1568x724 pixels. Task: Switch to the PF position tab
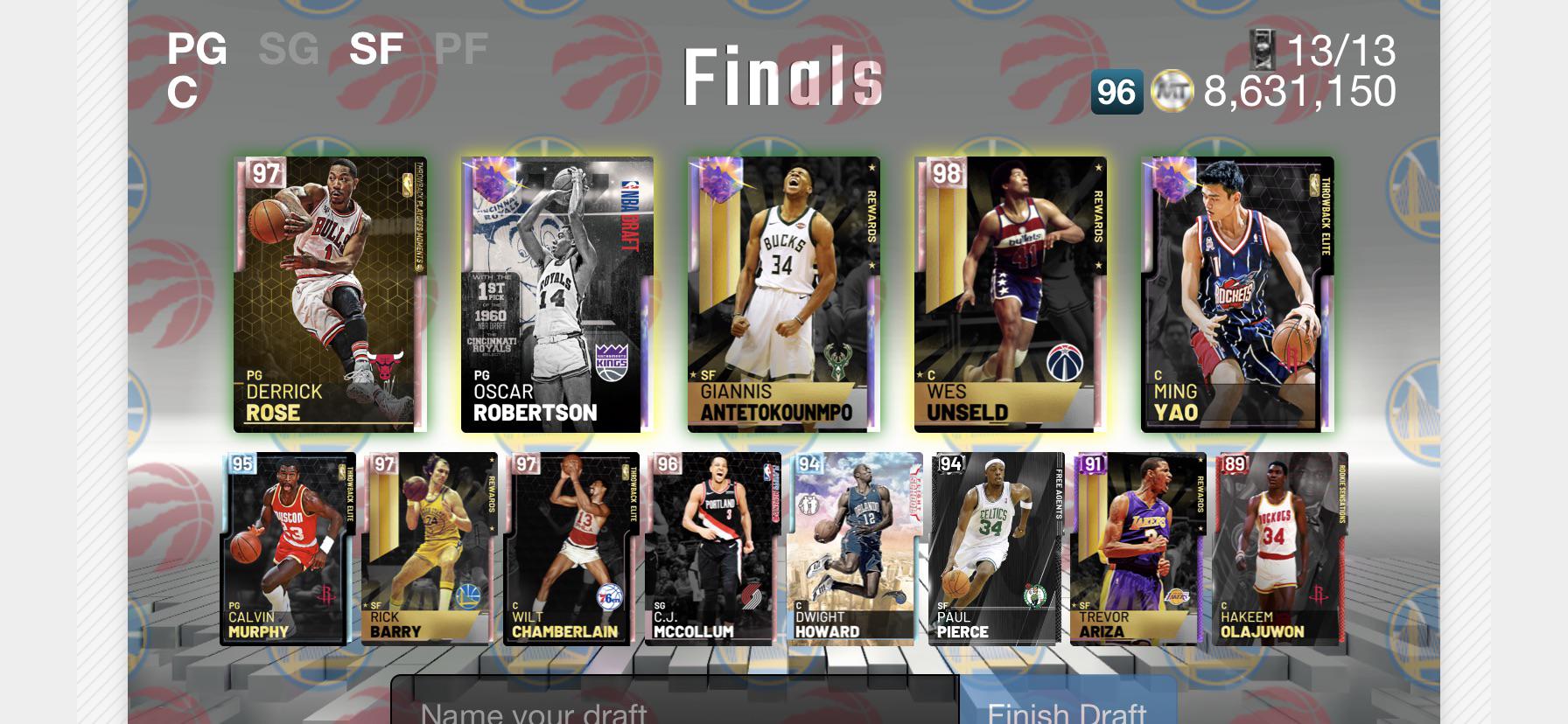(x=463, y=49)
